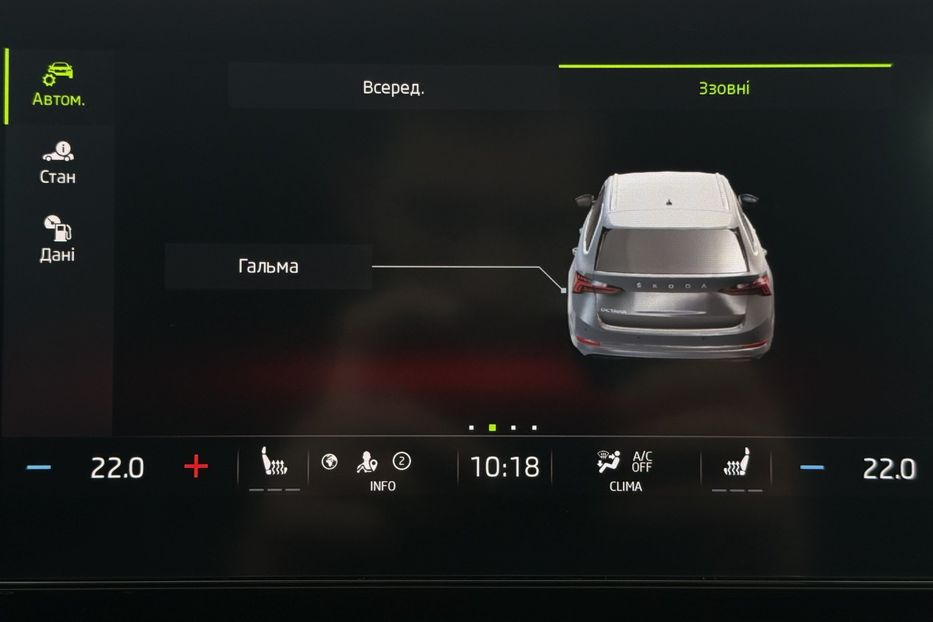Toggle the right seat heating icon
Screen dimensions: 933x622
coord(737,466)
